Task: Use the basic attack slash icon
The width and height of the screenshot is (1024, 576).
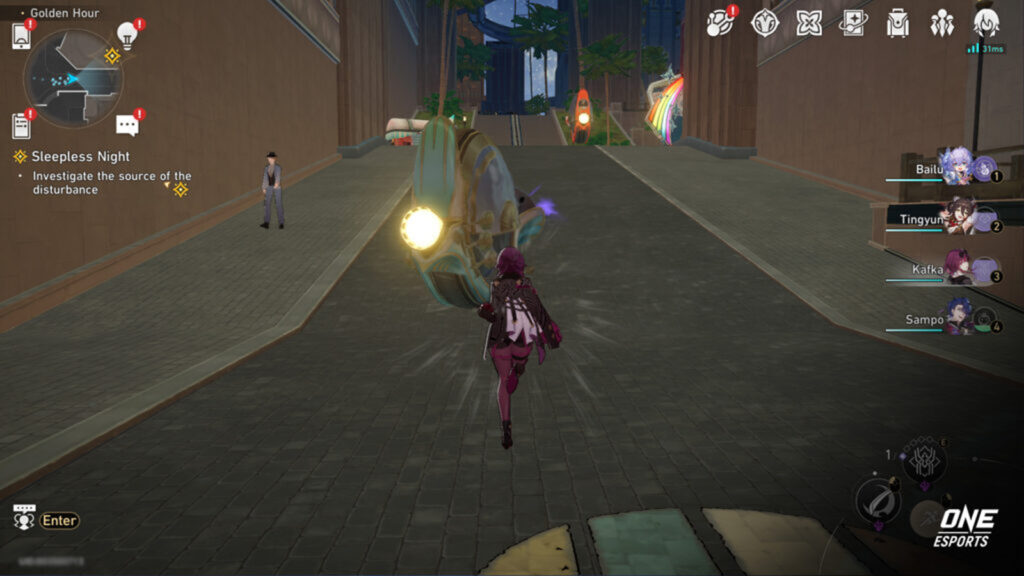Action: [x=877, y=501]
